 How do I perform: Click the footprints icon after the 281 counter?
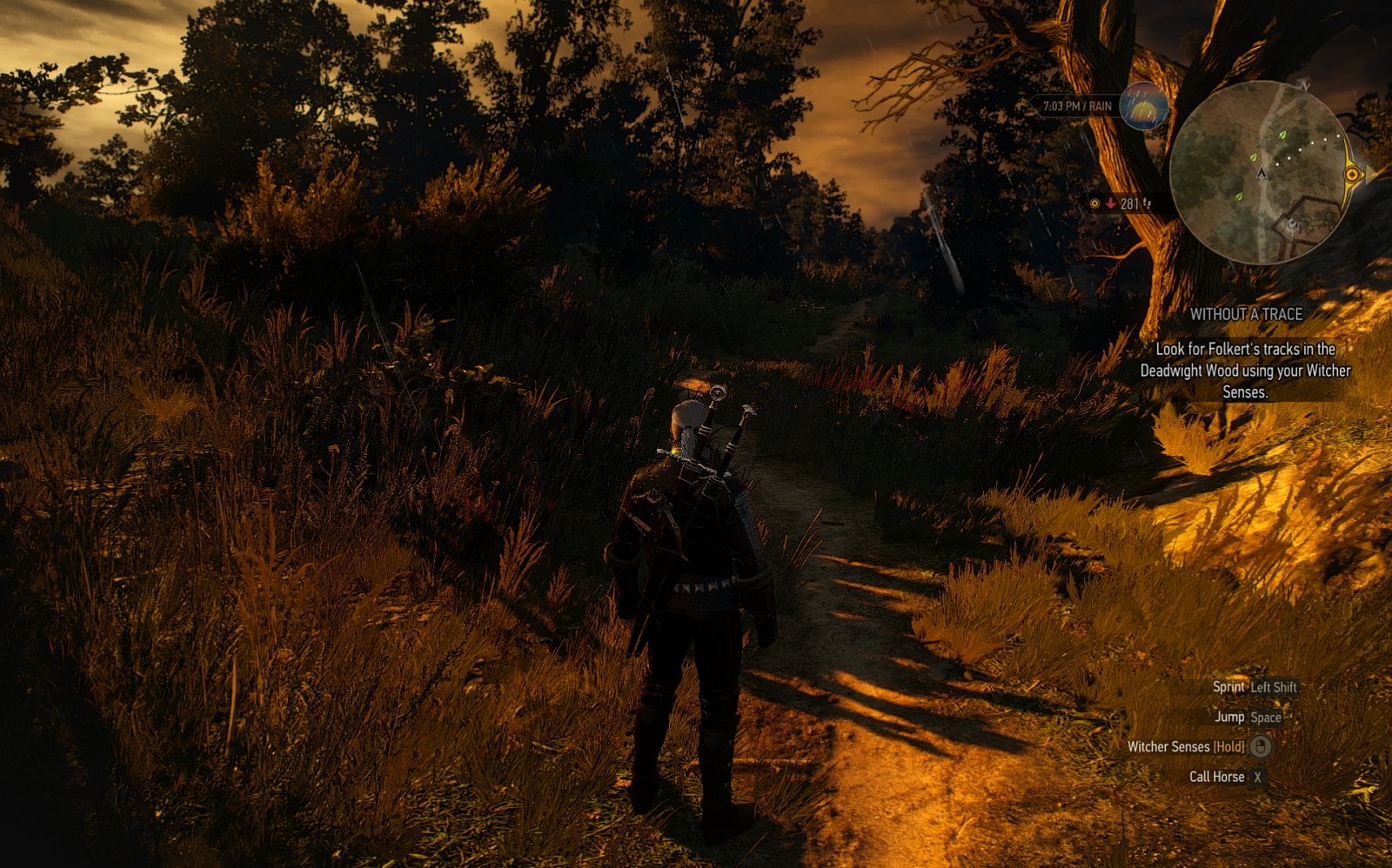click(x=1148, y=203)
